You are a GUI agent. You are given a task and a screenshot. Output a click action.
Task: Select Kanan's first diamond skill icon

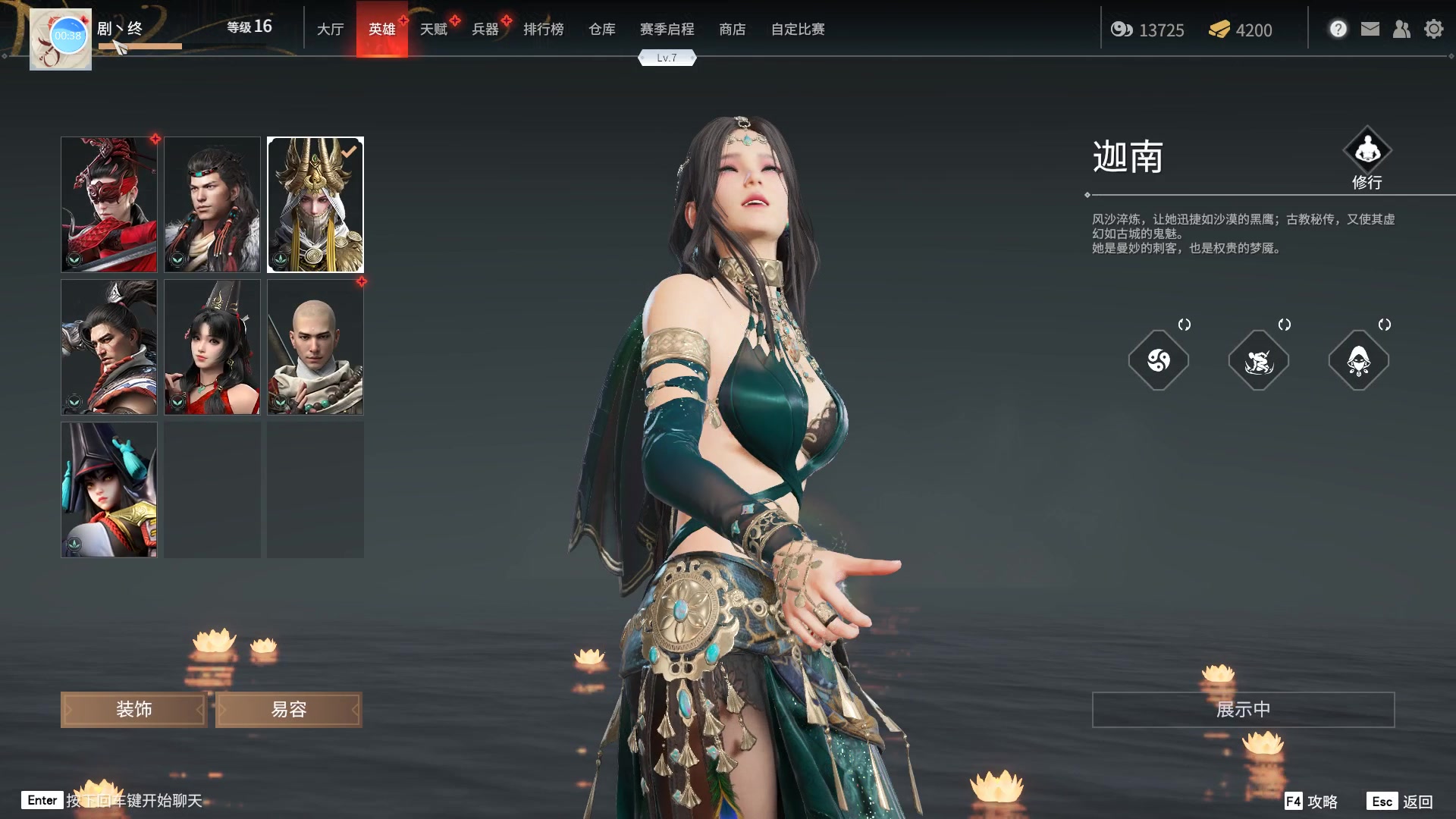pos(1159,361)
